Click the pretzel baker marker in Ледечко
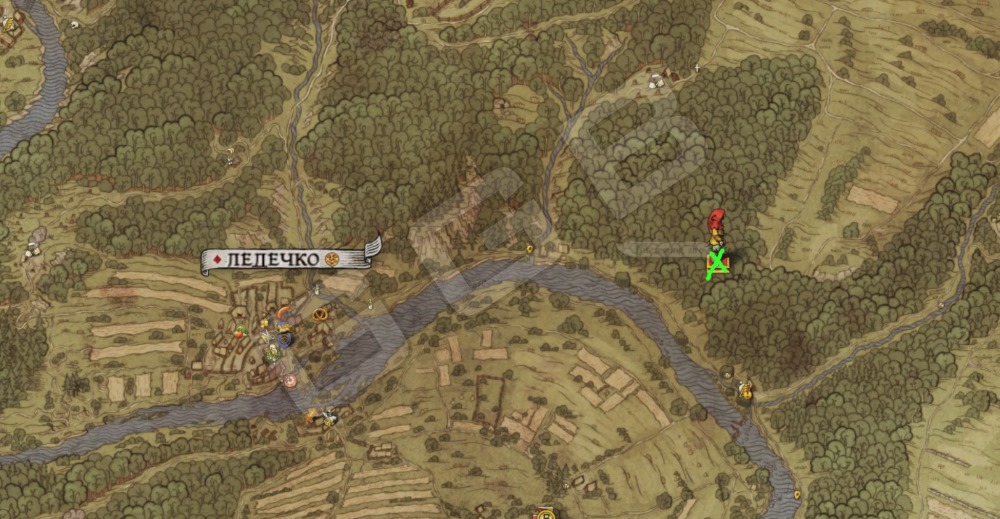The width and height of the screenshot is (1000, 519). coord(320,314)
